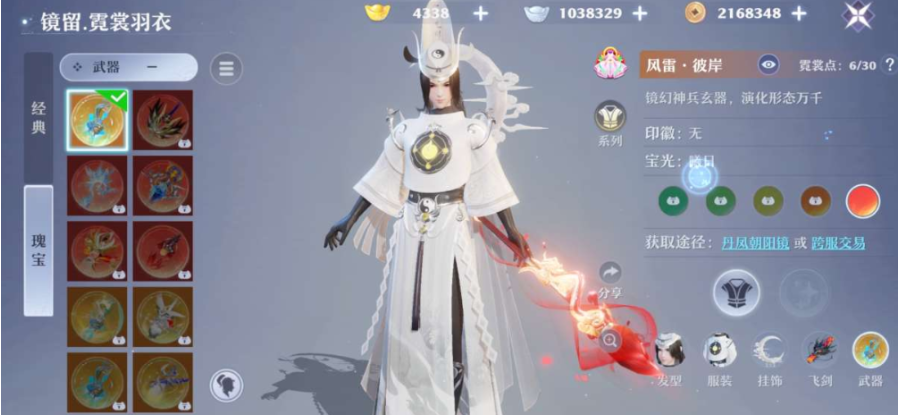900x415 pixels.
Task: Open the list menu beside 武器
Action: coord(226,68)
